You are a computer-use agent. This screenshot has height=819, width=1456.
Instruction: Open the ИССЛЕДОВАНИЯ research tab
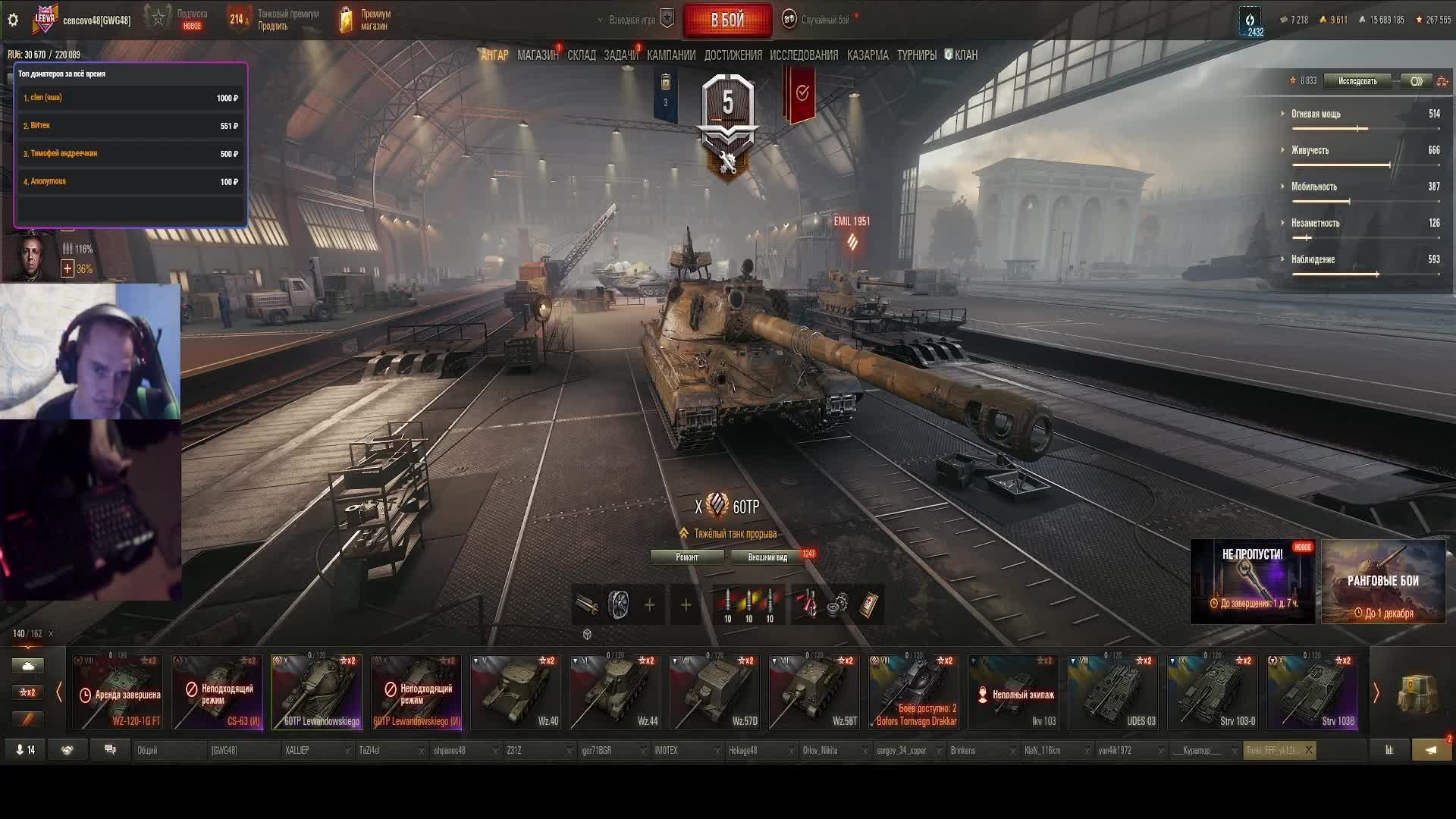pyautogui.click(x=803, y=55)
